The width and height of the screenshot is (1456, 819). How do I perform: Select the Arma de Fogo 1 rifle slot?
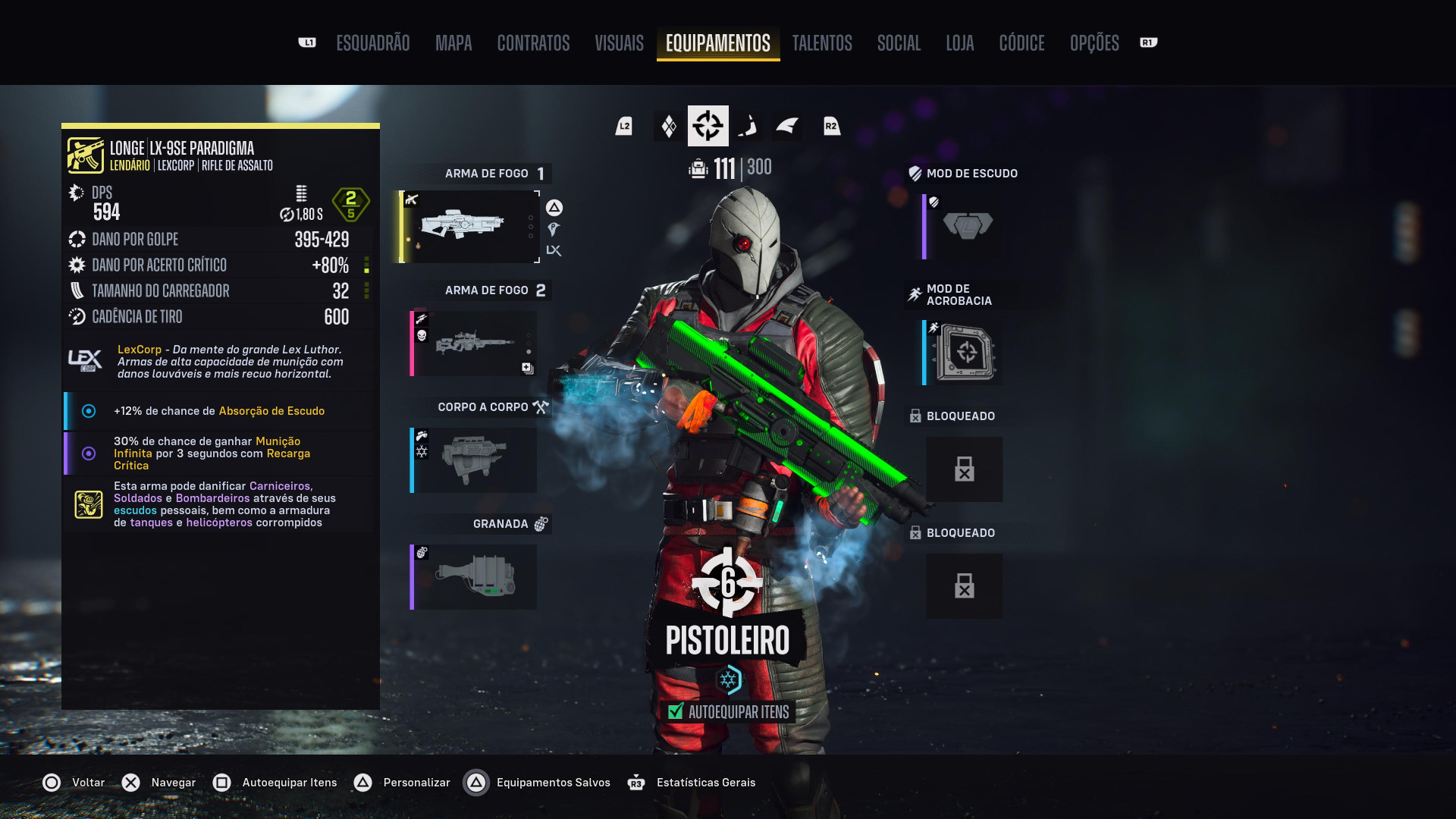point(470,226)
